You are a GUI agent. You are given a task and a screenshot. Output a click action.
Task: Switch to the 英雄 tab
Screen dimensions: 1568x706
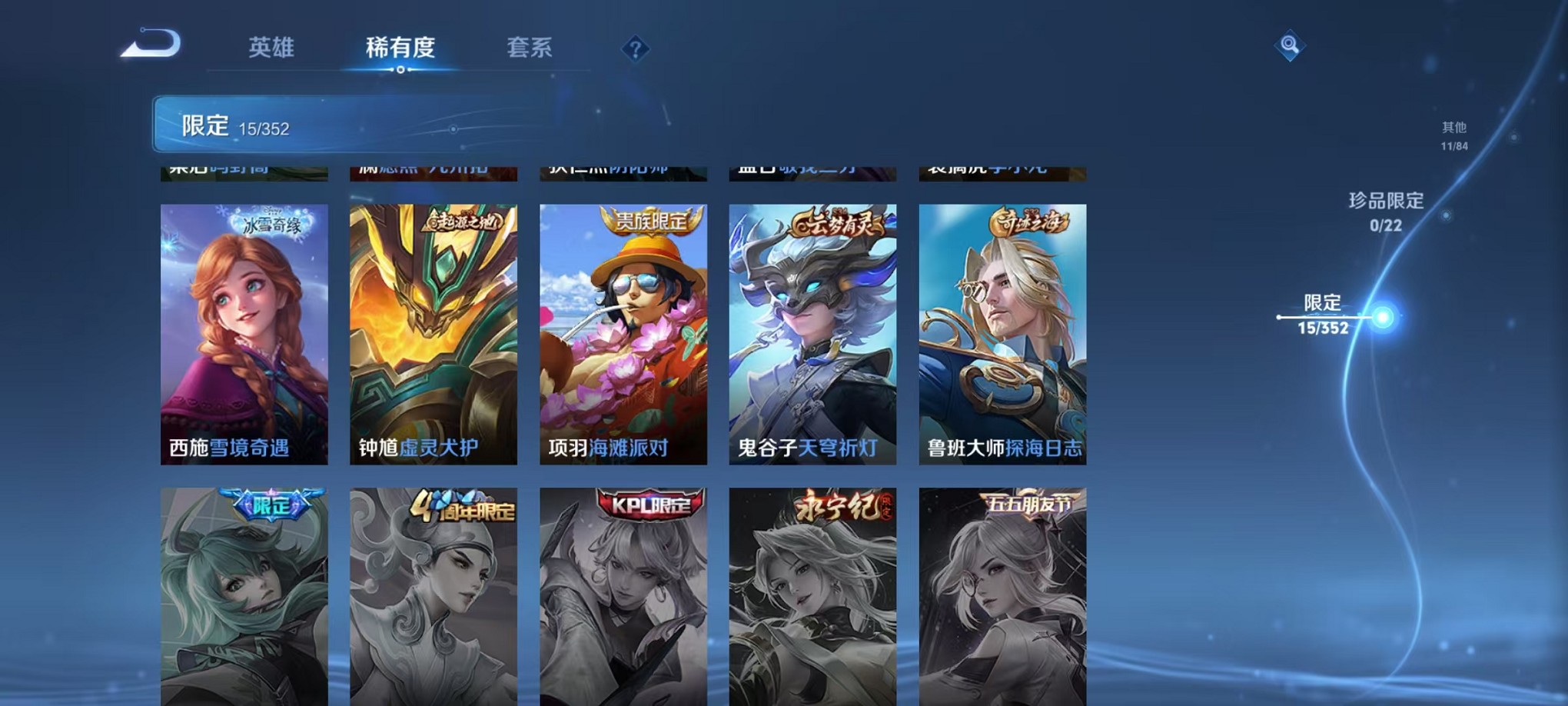tap(271, 48)
